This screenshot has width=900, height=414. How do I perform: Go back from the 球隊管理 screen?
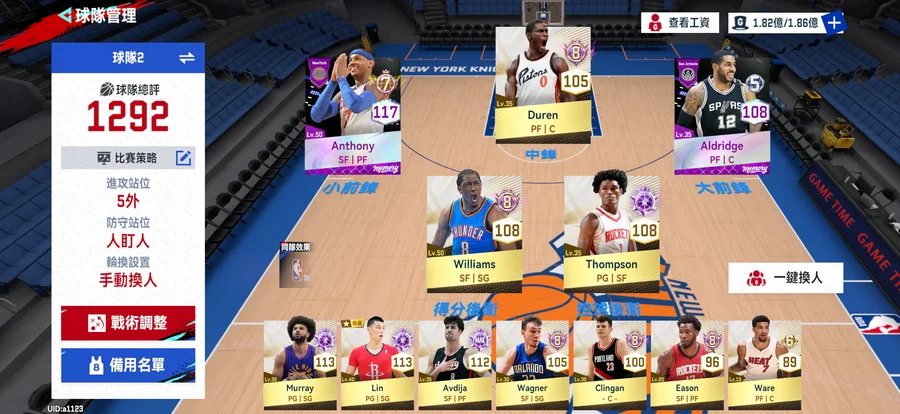point(65,15)
